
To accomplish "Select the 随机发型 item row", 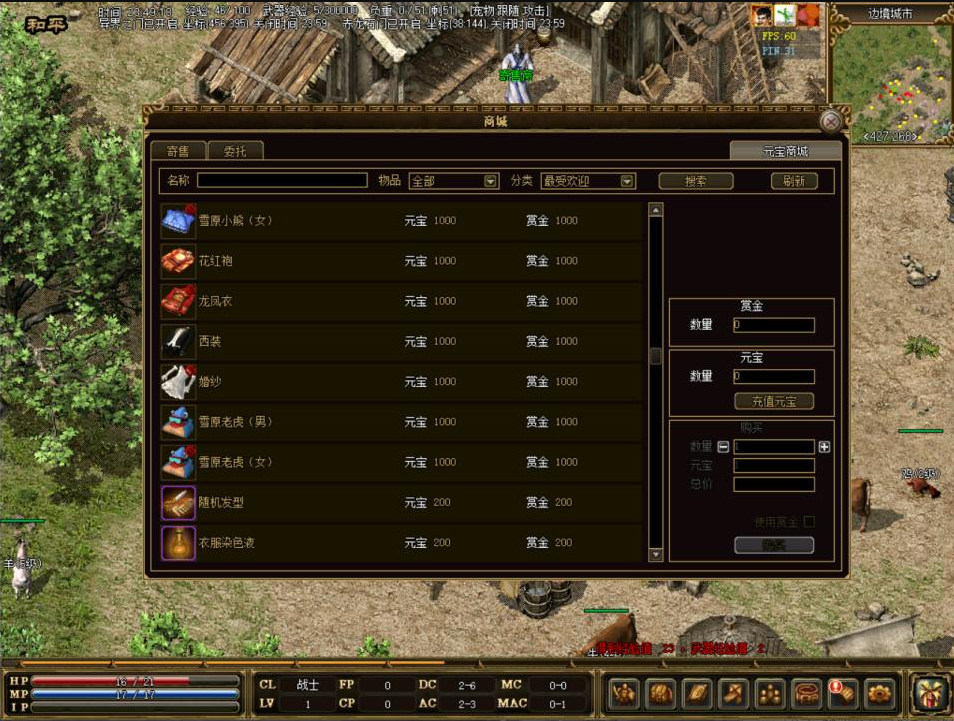I will point(400,502).
